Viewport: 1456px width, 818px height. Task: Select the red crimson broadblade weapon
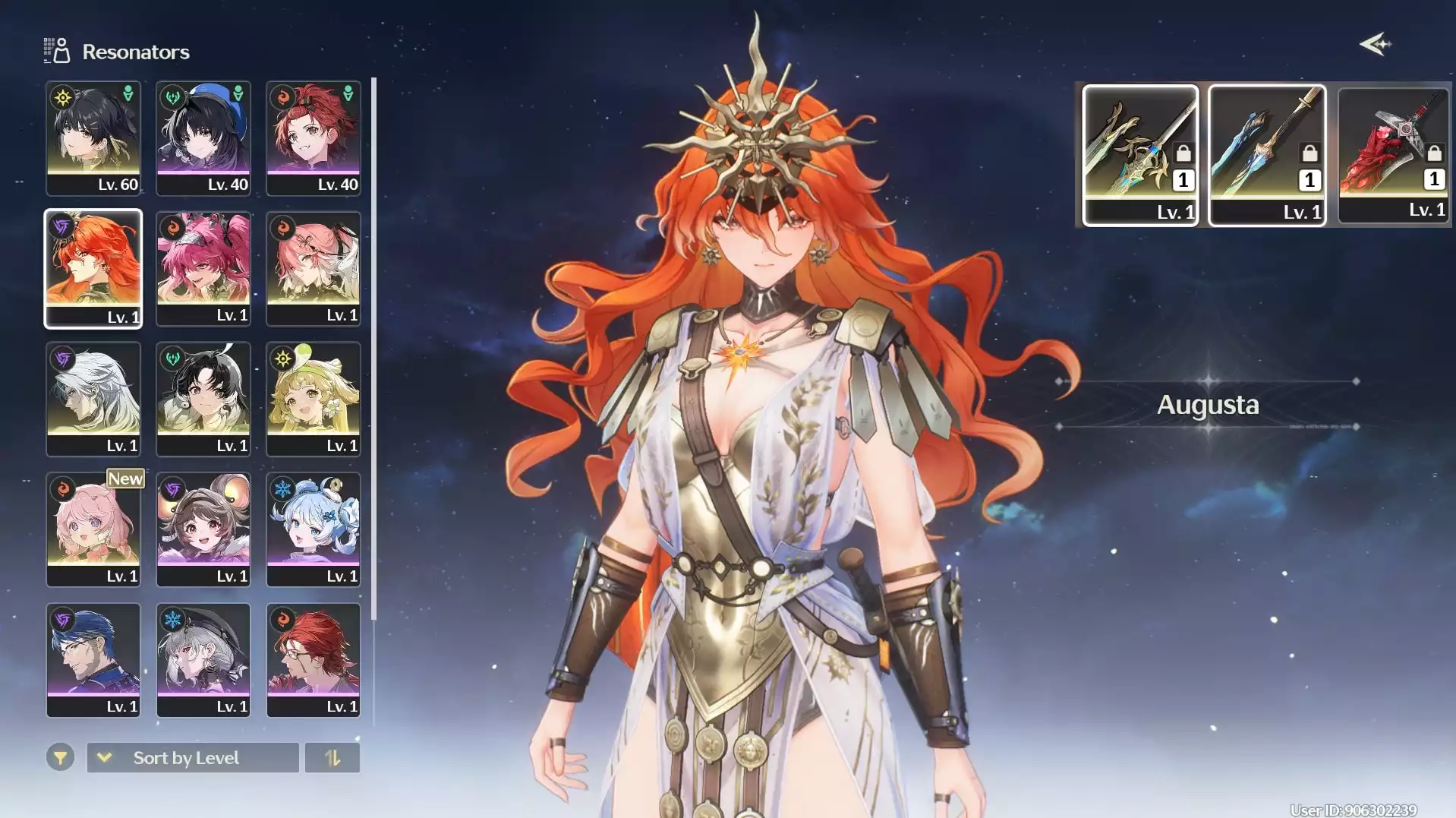(x=1393, y=155)
